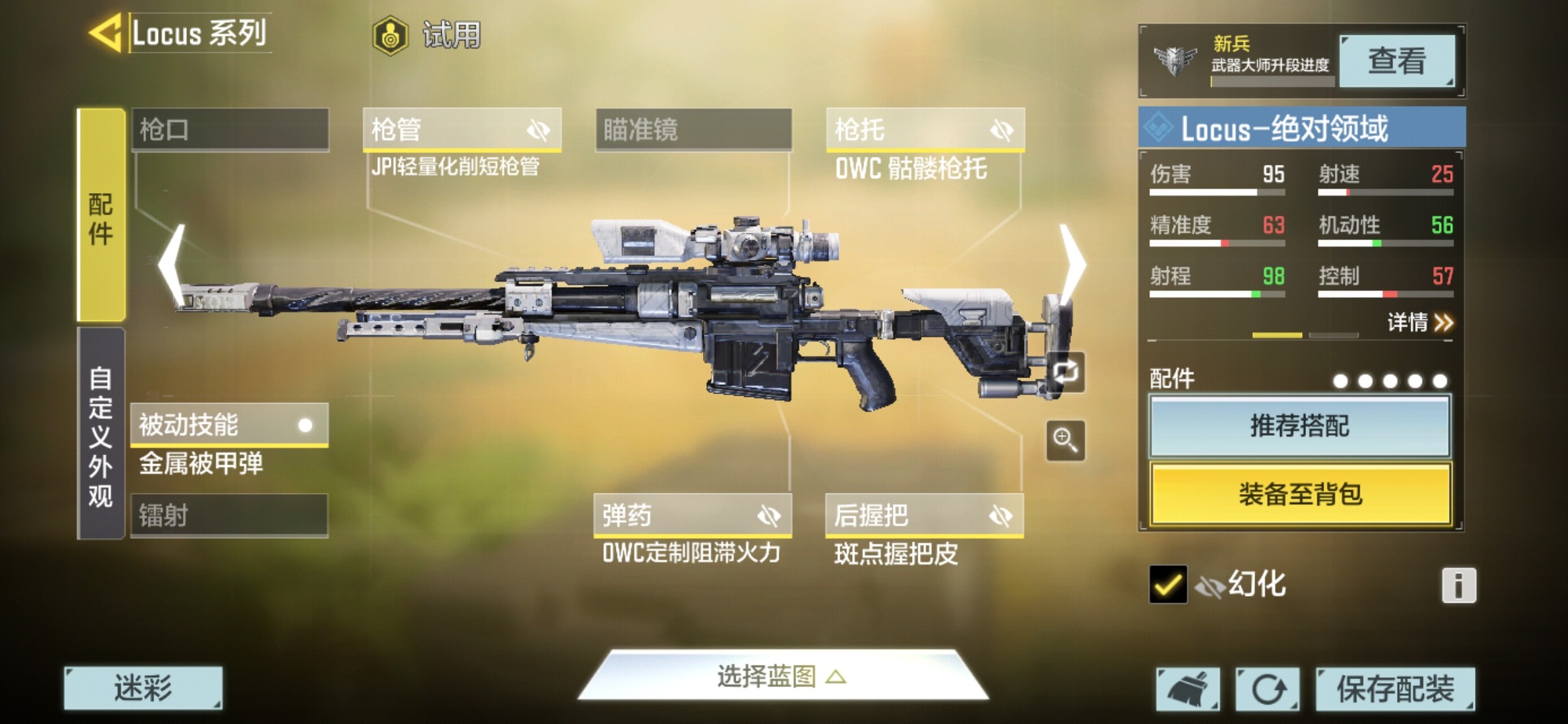Apply the 推荐搭配 recommended loadout
1568x724 pixels.
(x=1299, y=426)
